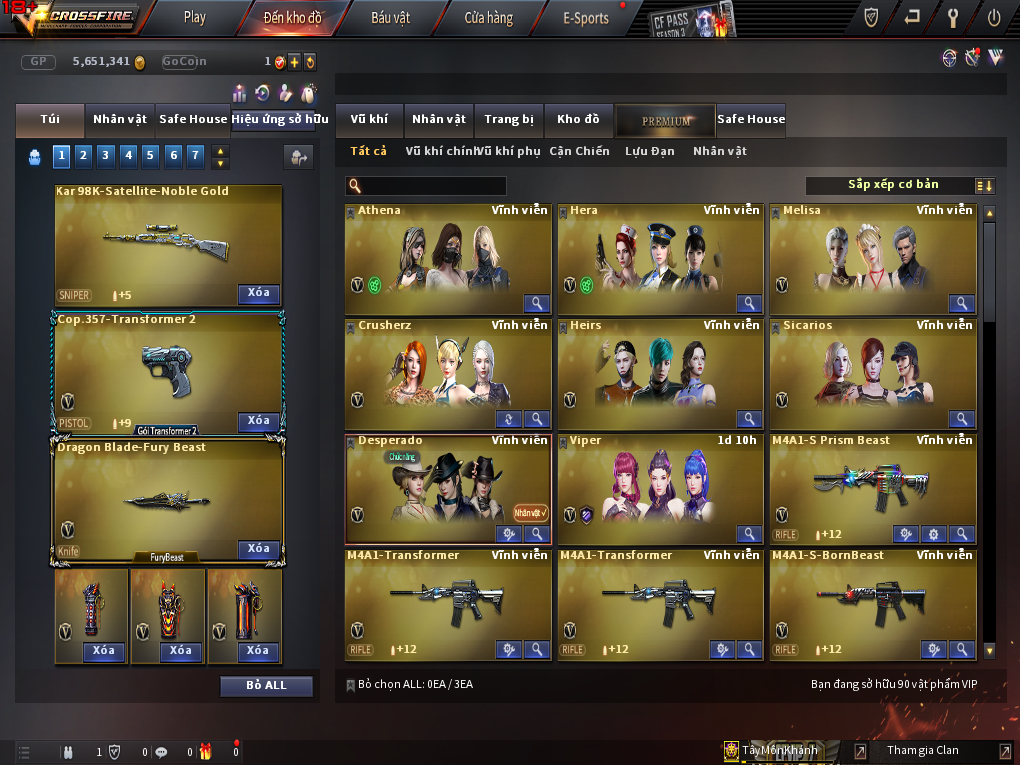
Task: Open the Báu vật menu
Action: coord(389,17)
